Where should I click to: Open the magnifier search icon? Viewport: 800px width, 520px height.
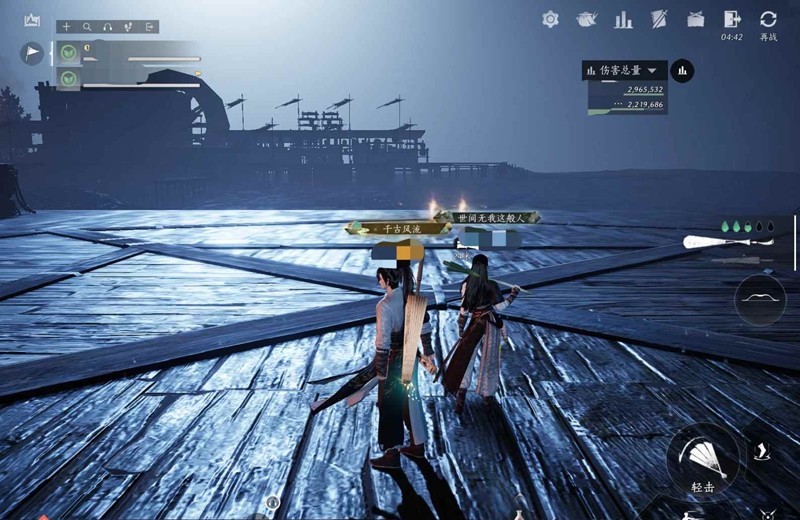[x=88, y=27]
